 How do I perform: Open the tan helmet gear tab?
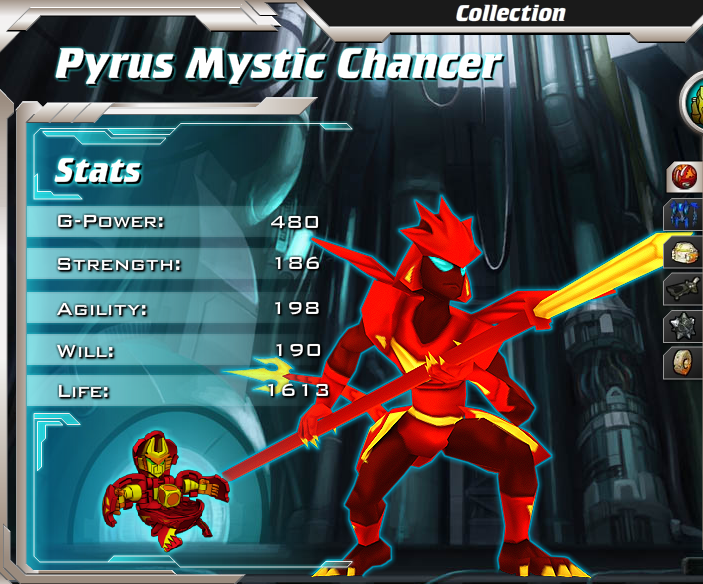click(684, 252)
